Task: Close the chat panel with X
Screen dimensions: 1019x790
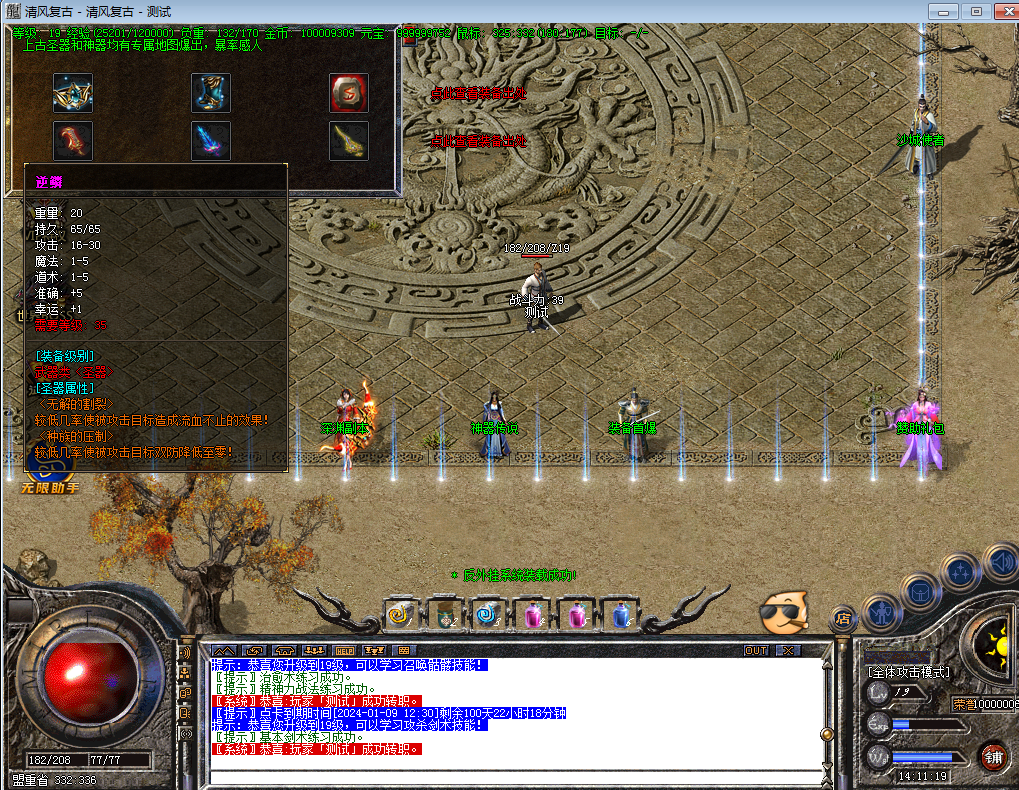Action: (x=788, y=650)
